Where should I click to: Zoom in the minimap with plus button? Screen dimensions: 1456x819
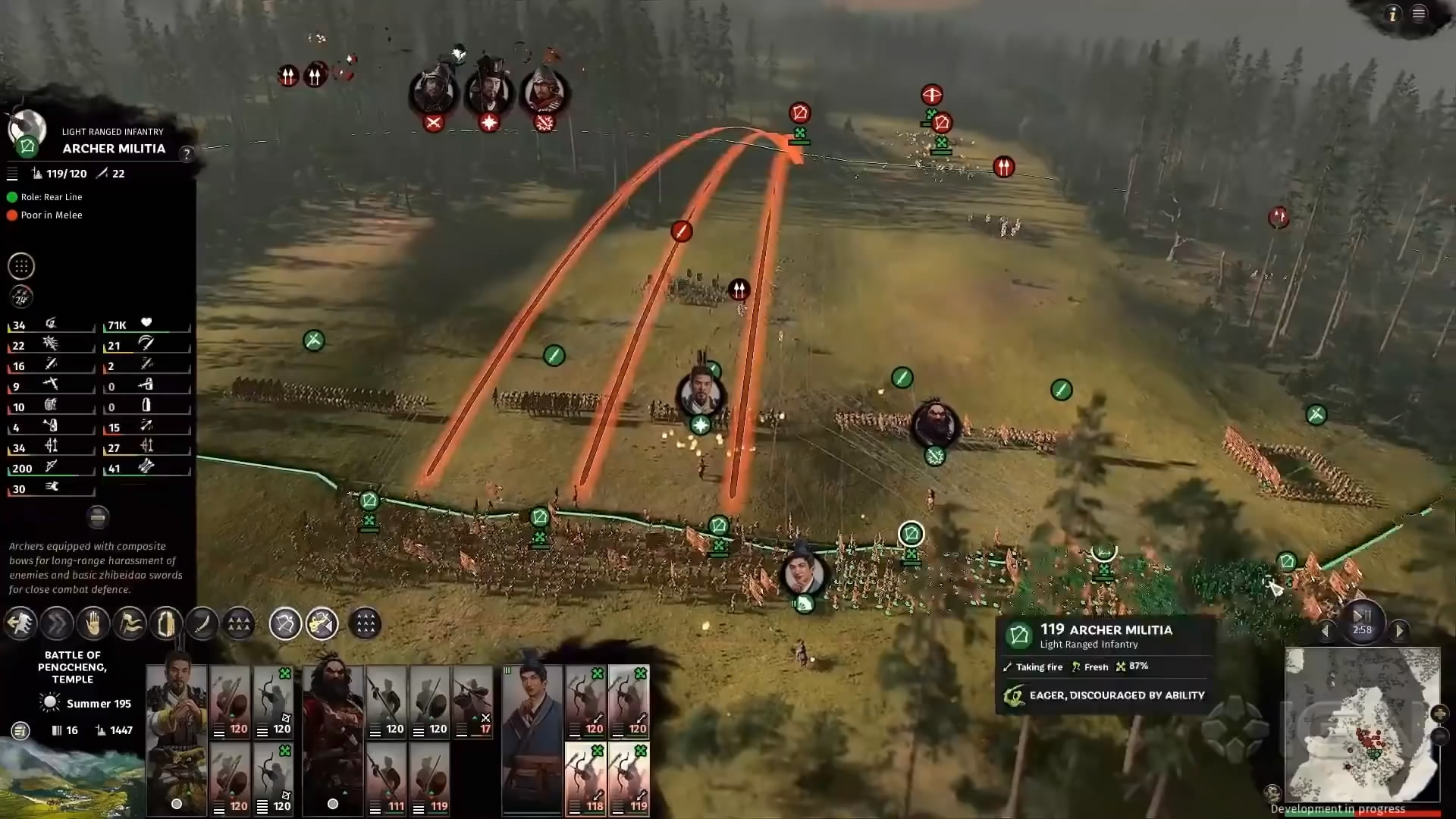point(1439,714)
